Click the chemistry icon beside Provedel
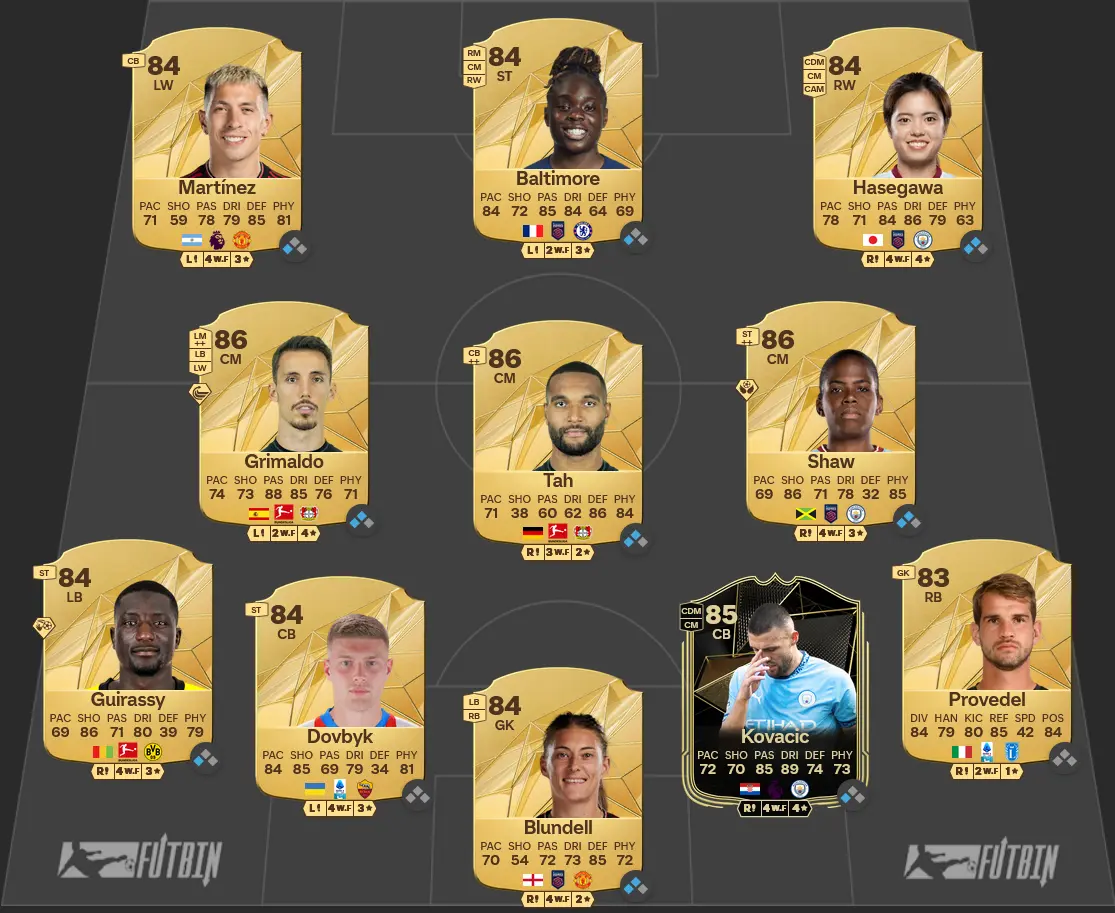This screenshot has width=1115, height=913. 1064,759
